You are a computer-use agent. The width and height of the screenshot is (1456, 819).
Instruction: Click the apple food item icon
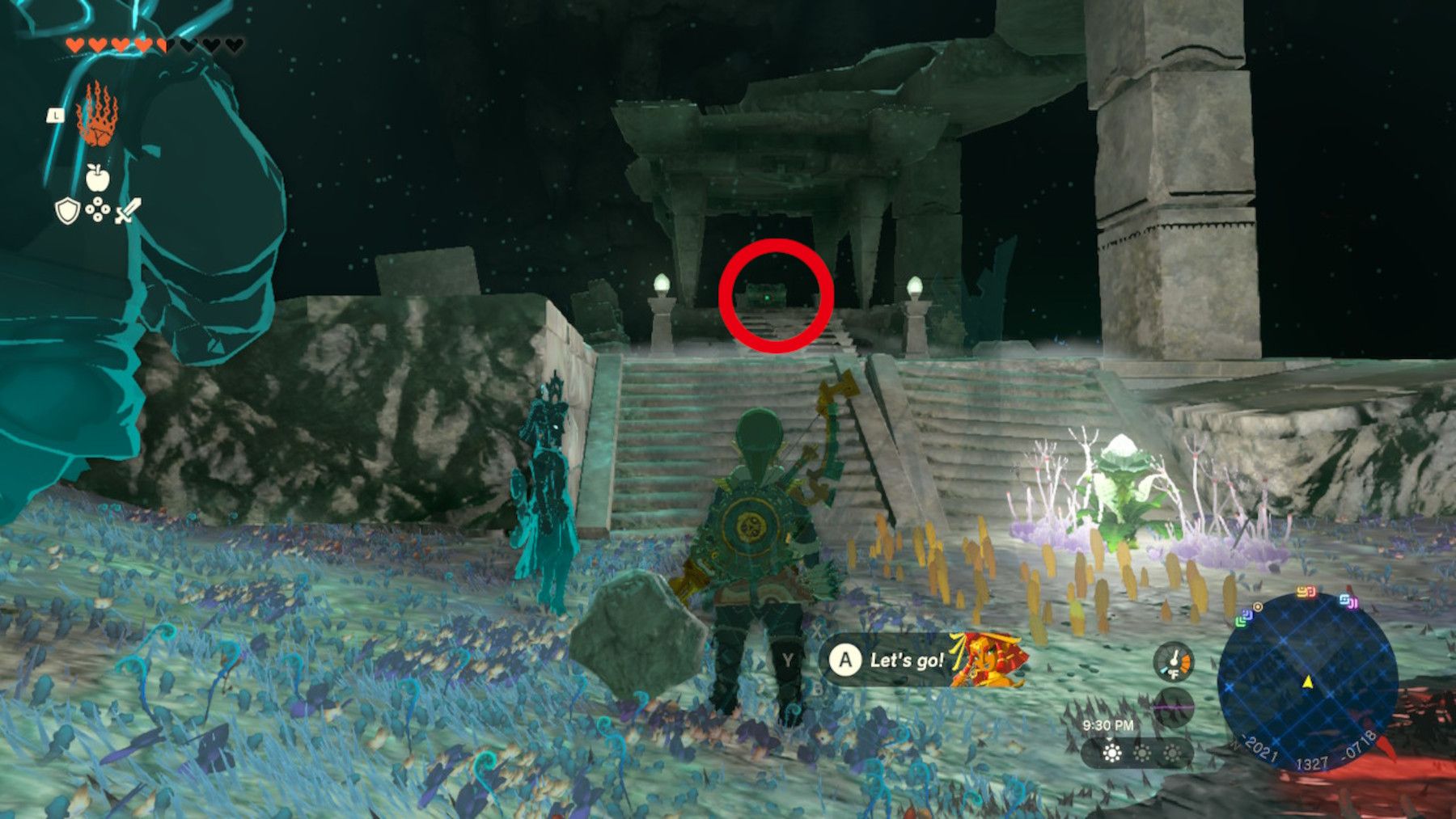click(x=97, y=177)
